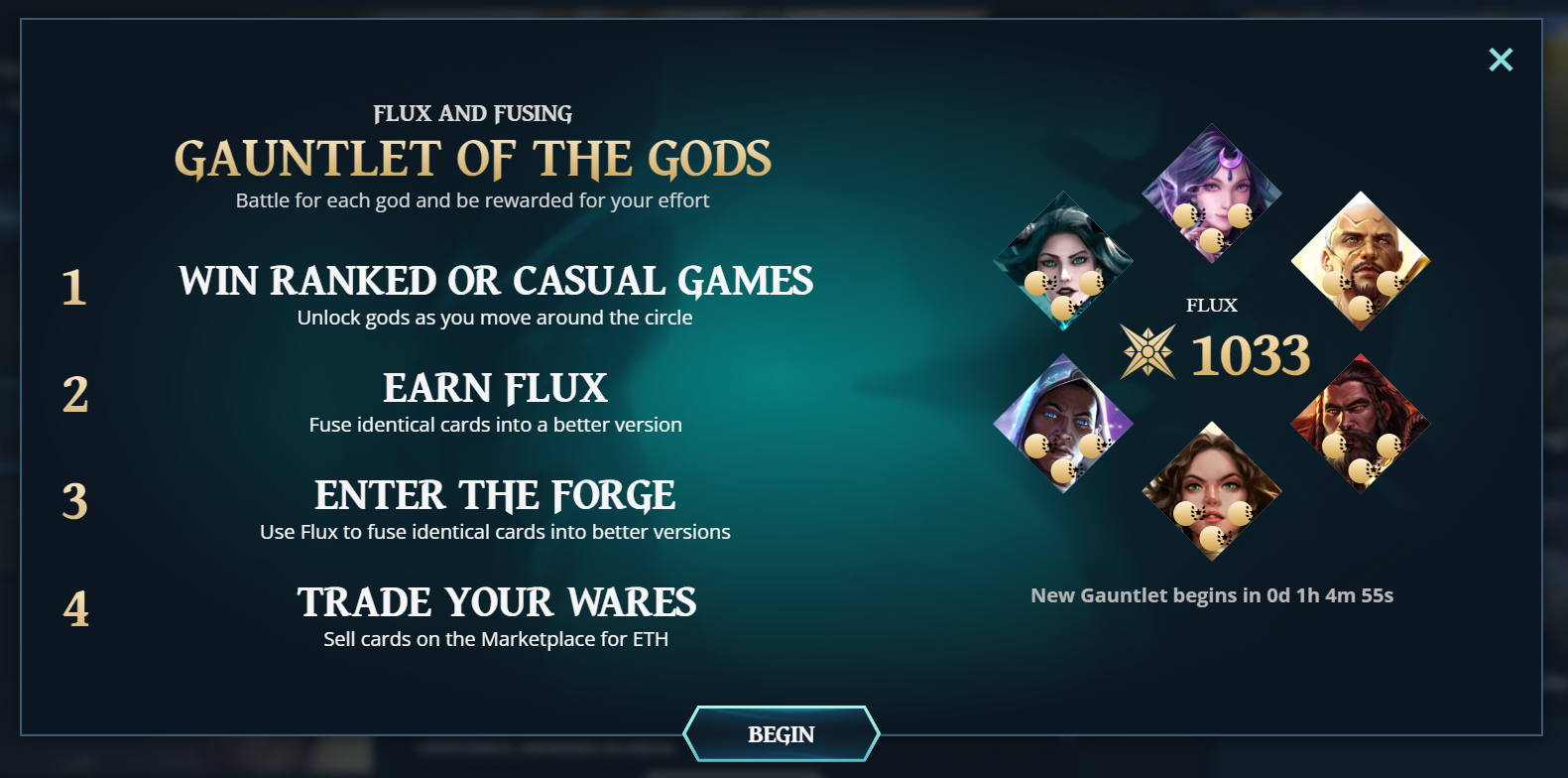The image size is (1568, 778).
Task: Select the bearded war god portrait
Action: click(1361, 417)
